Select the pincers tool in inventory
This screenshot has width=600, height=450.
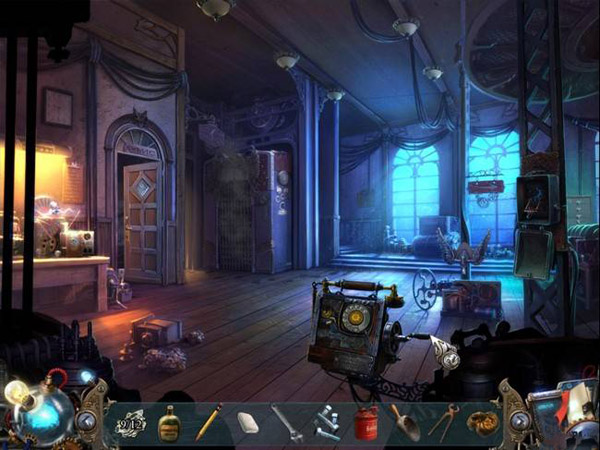[443, 422]
